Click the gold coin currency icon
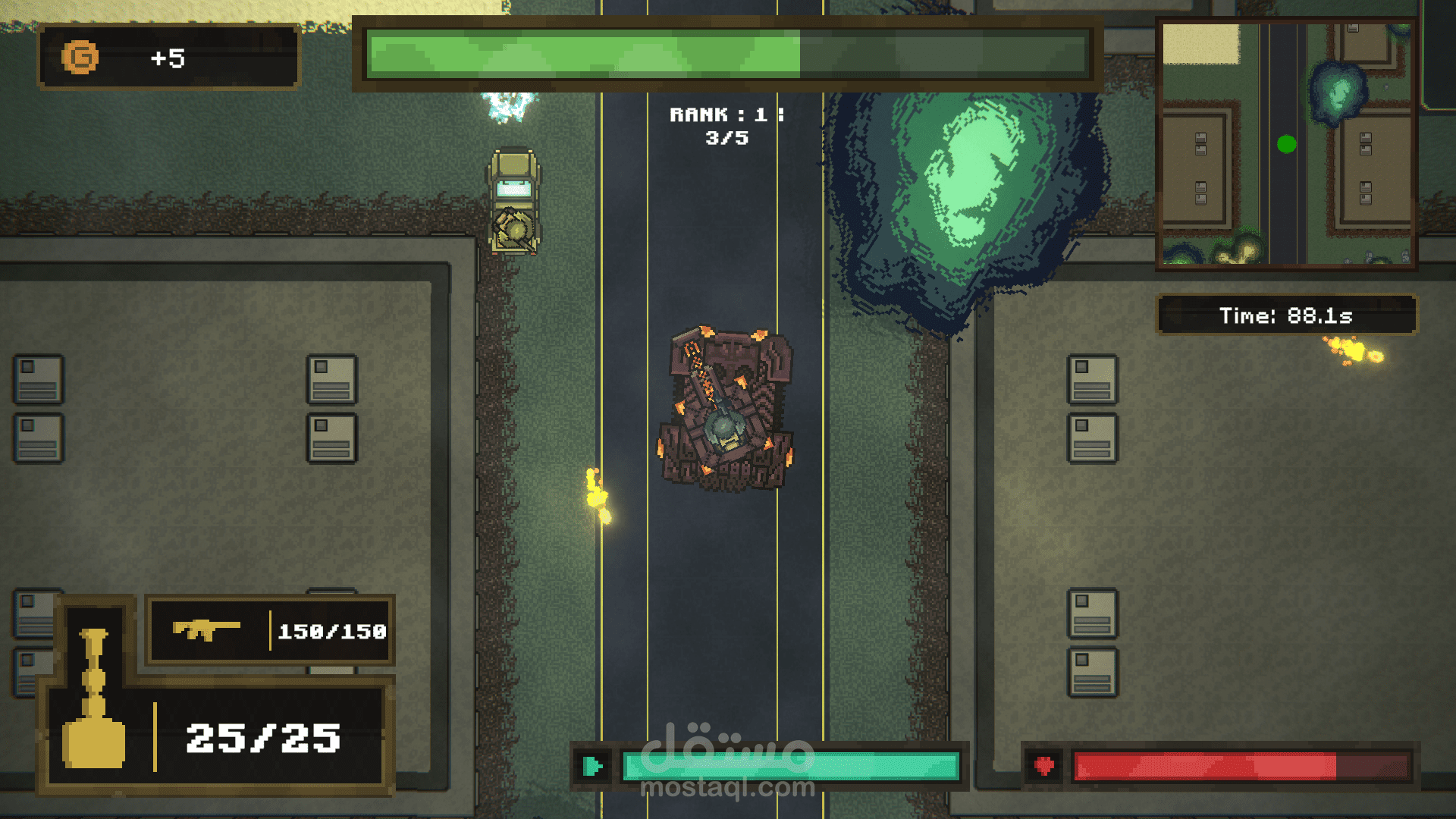This screenshot has height=819, width=1456. pos(80,58)
